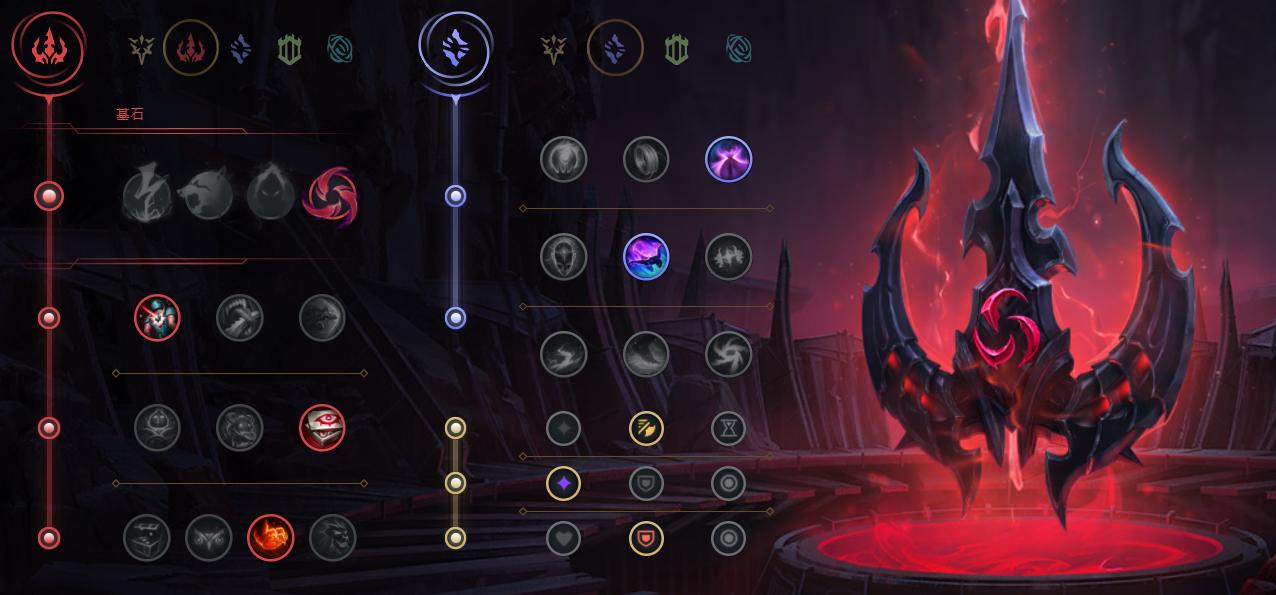Screen dimensions: 1276x595
Task: Select the Eyeball Collection rune
Action: click(322, 428)
